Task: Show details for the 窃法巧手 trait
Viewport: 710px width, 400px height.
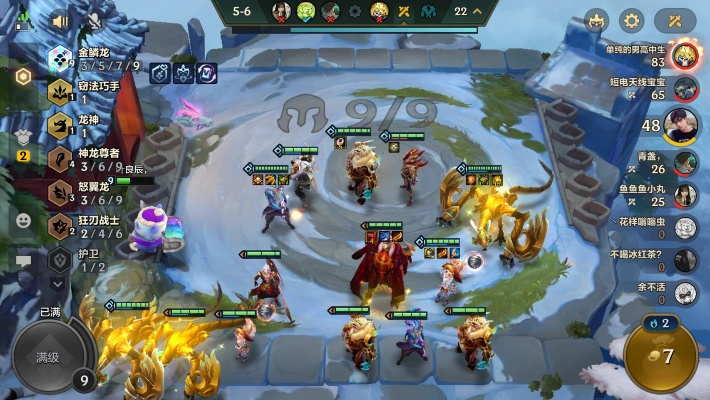Action: (x=95, y=92)
